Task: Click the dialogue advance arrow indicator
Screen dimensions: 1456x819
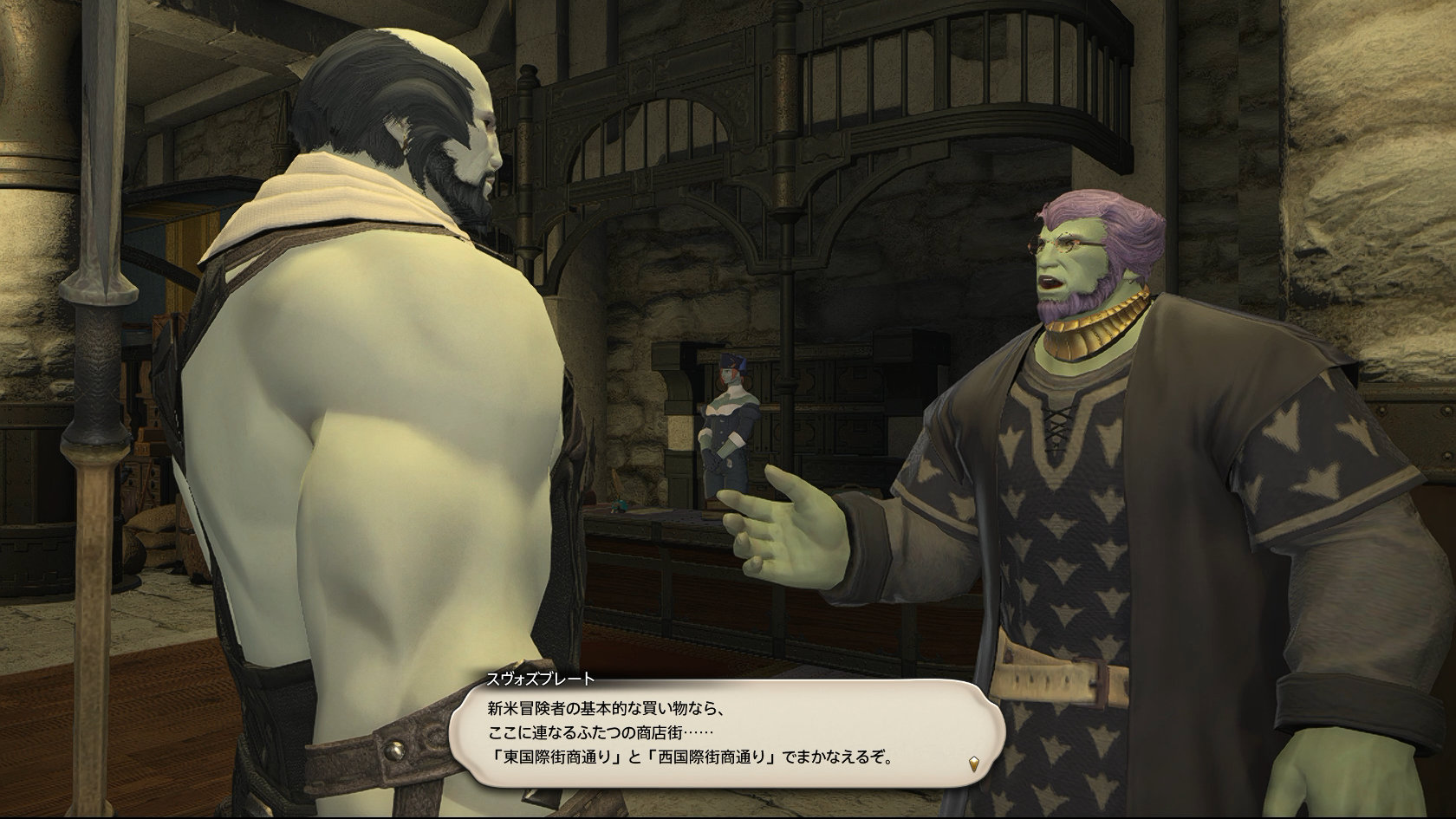Action: pyautogui.click(x=975, y=763)
